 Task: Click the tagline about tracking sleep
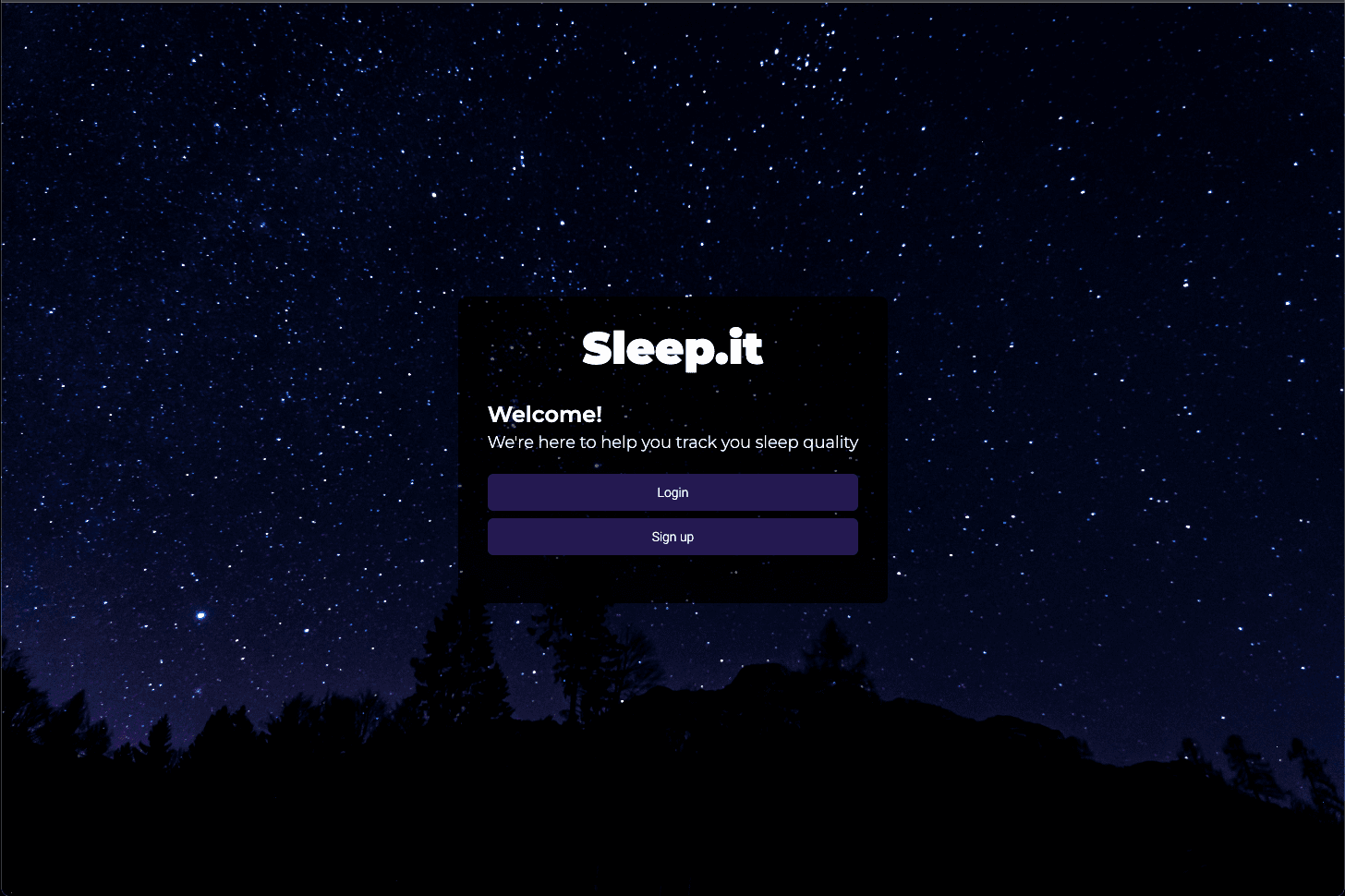[672, 442]
